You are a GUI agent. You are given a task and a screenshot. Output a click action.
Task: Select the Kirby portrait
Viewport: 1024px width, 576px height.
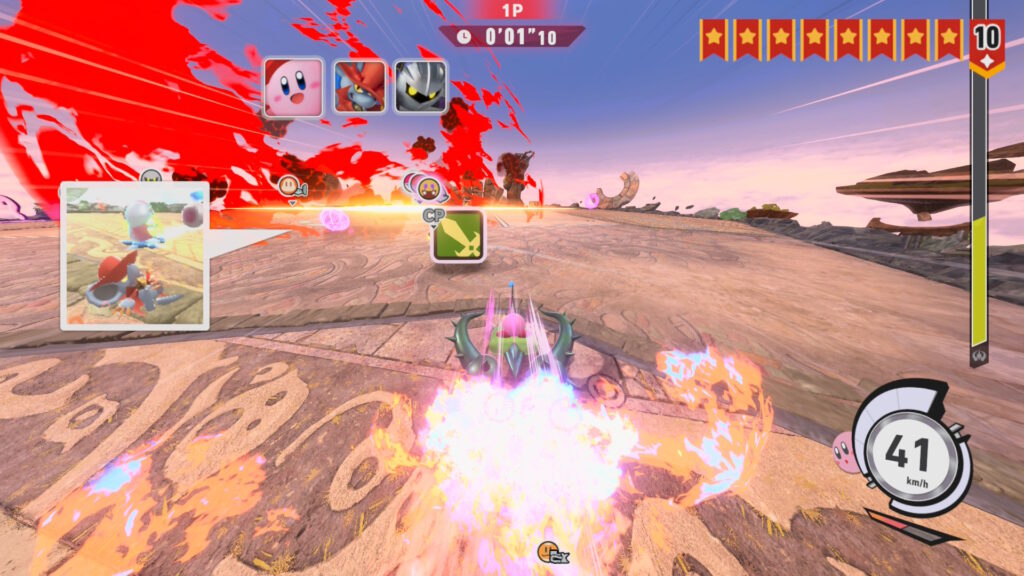coord(293,87)
